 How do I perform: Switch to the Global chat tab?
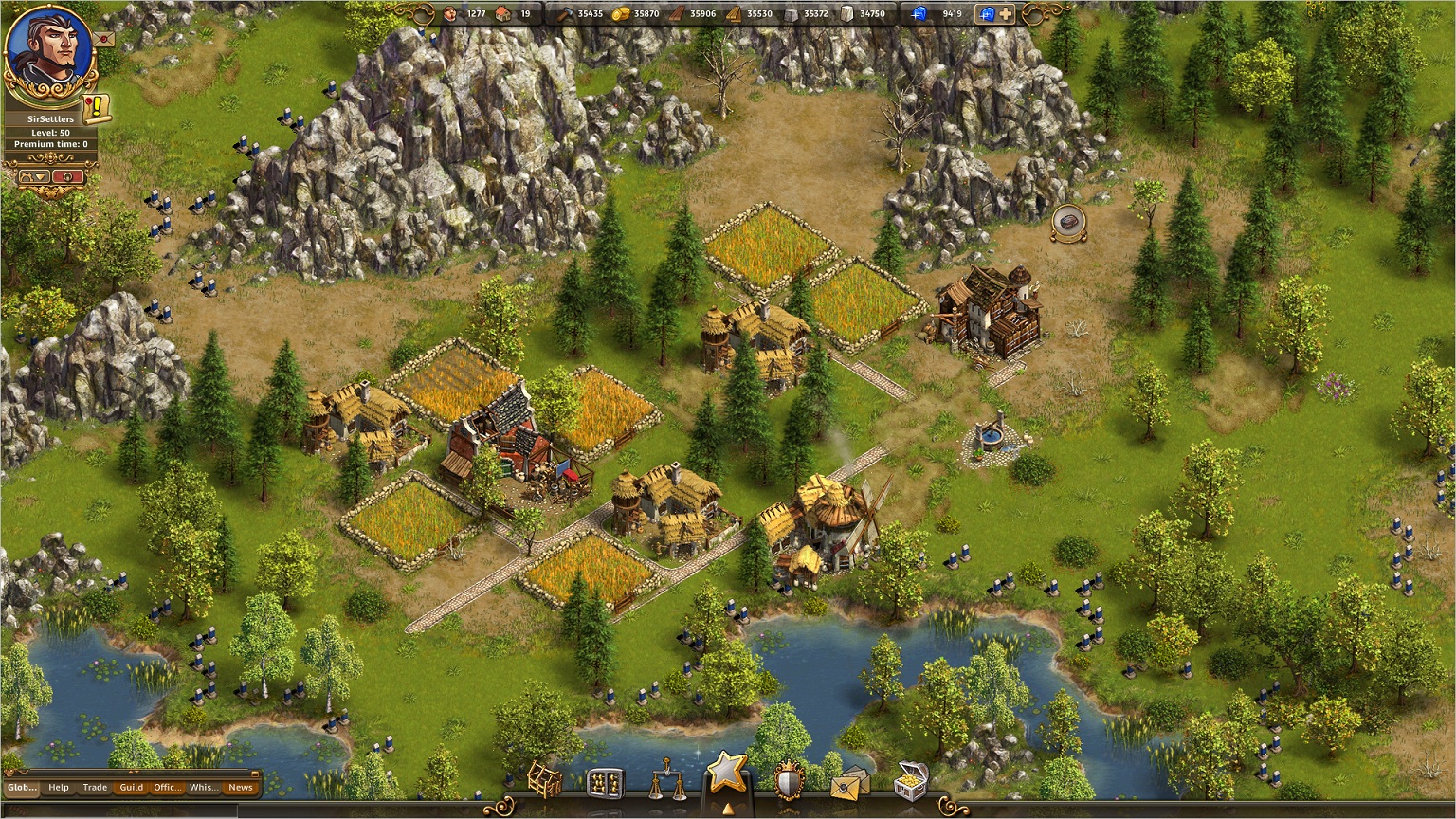click(22, 787)
